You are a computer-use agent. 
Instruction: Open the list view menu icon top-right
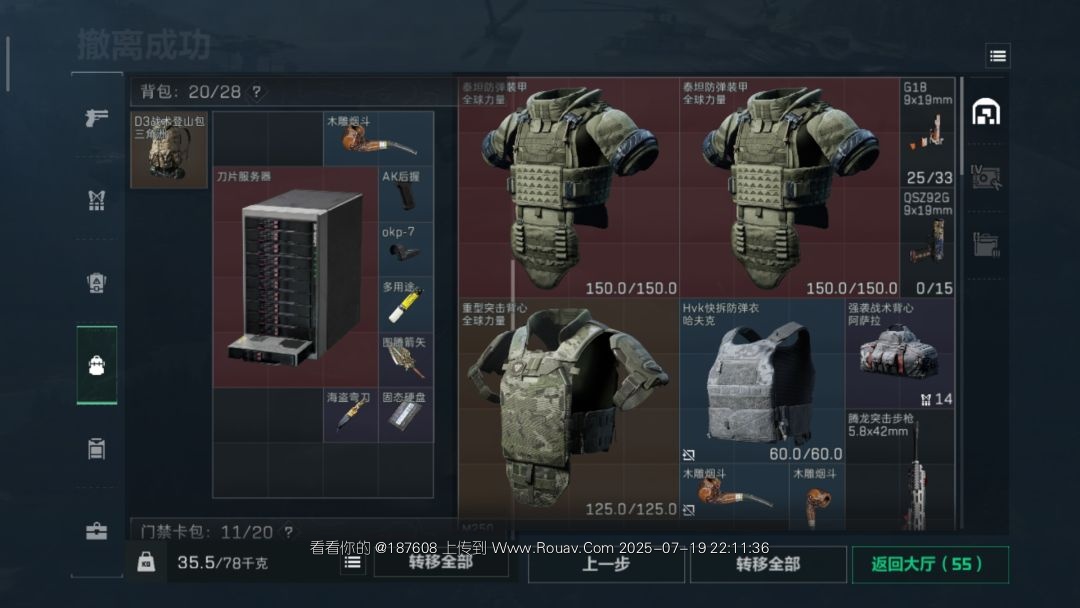coord(997,56)
